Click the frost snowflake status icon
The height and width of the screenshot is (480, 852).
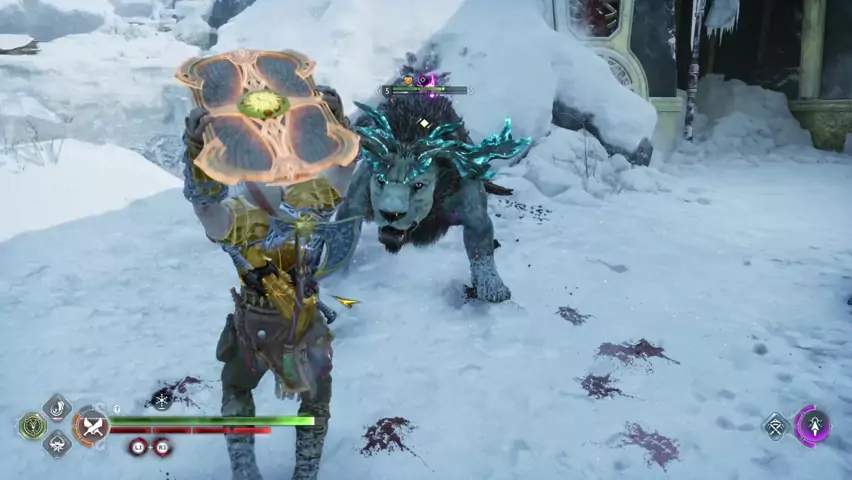click(162, 400)
